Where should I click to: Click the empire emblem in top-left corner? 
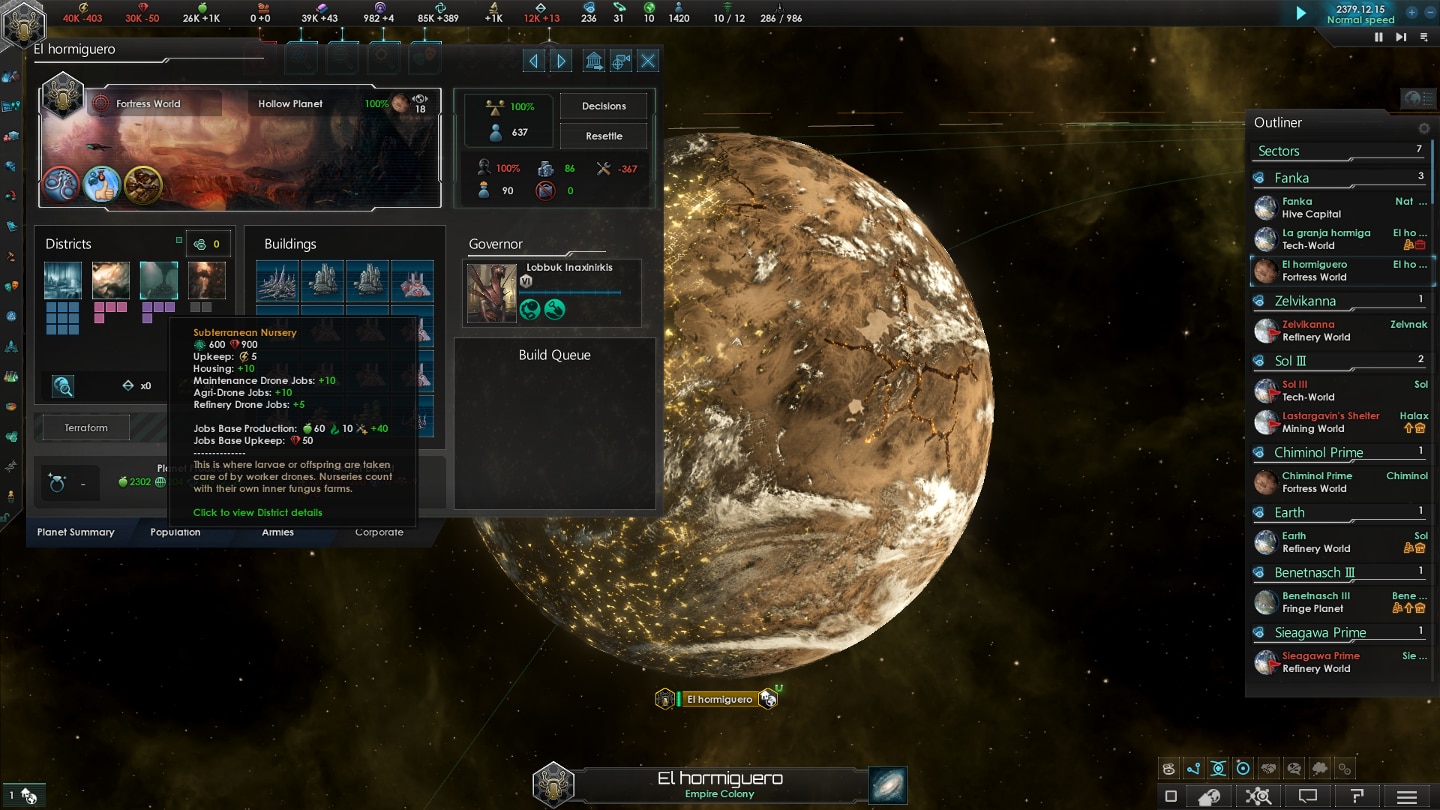tap(22, 24)
